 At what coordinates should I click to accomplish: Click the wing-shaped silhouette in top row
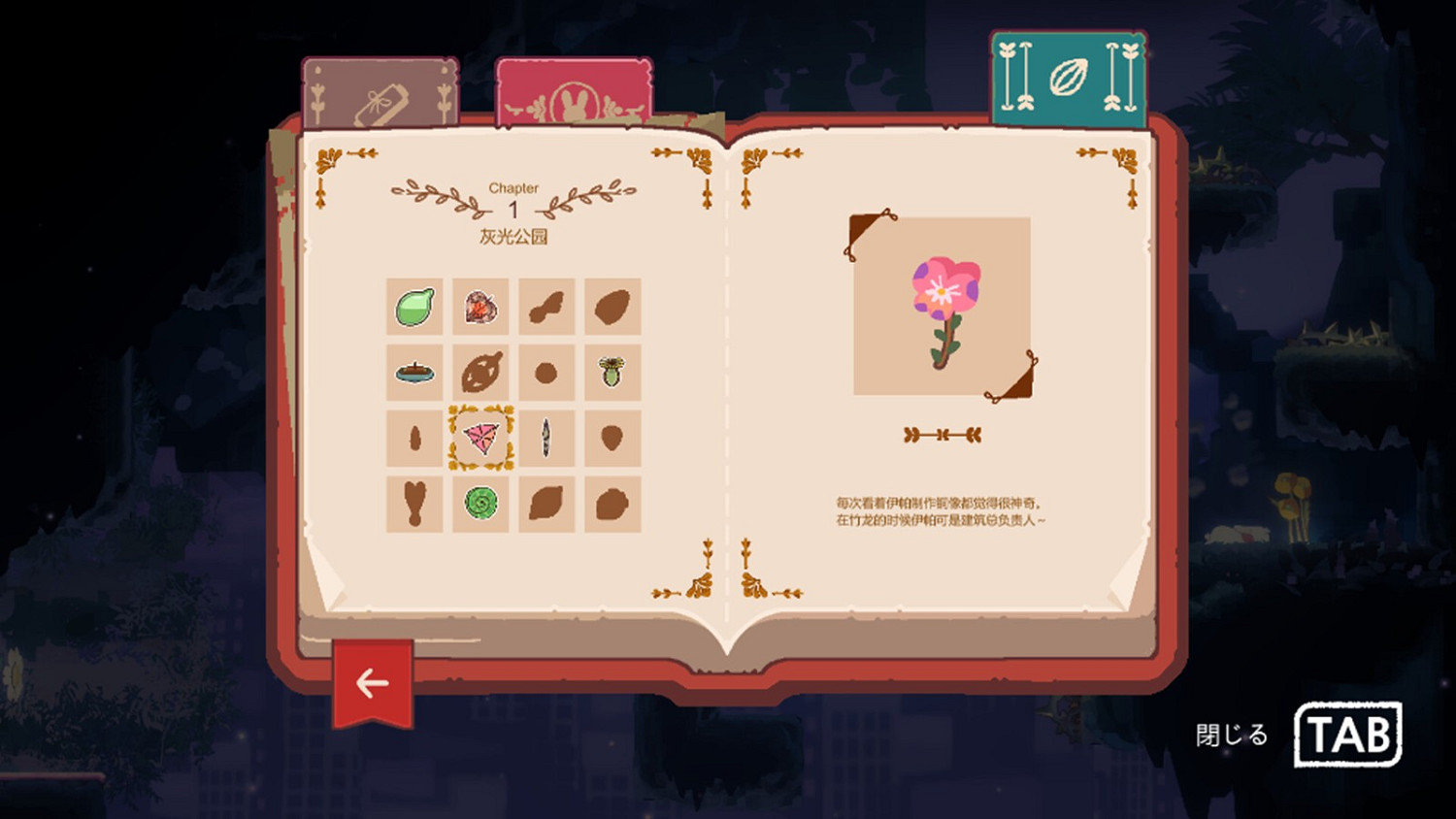(x=546, y=308)
